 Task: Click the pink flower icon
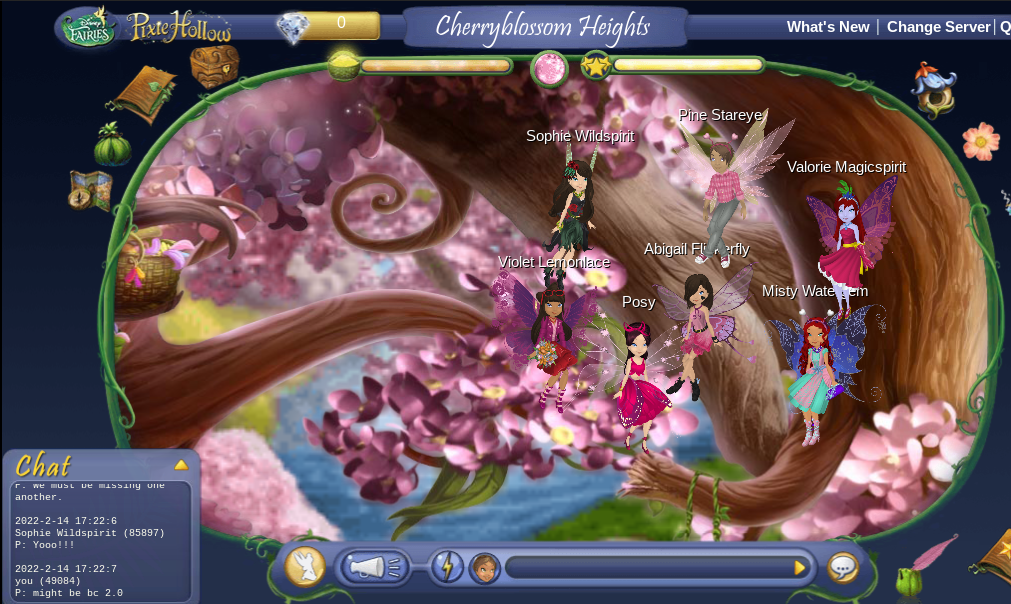point(981,141)
